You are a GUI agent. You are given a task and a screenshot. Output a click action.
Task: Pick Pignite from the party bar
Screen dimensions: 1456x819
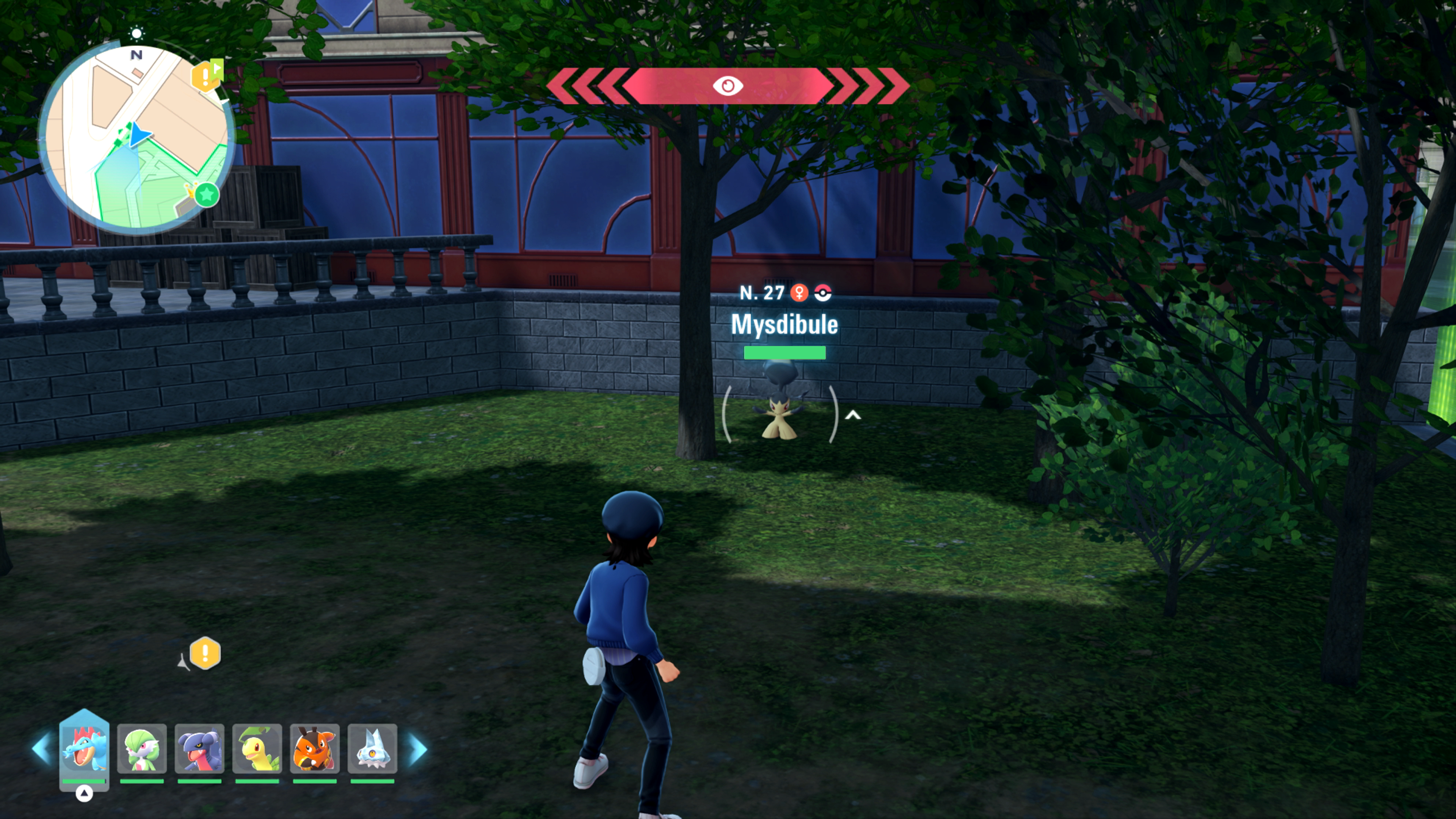click(315, 749)
